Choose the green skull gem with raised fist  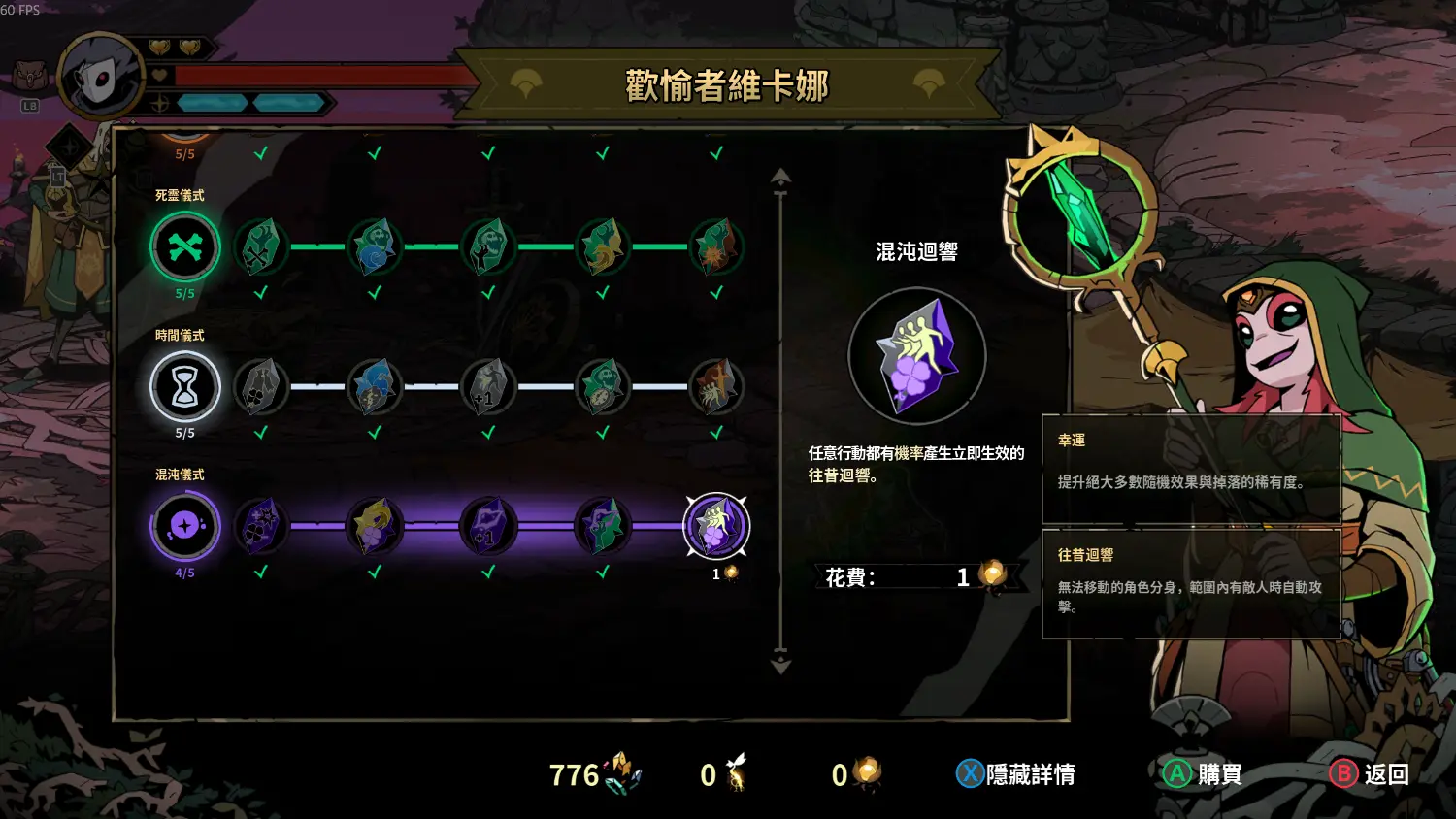tap(488, 247)
